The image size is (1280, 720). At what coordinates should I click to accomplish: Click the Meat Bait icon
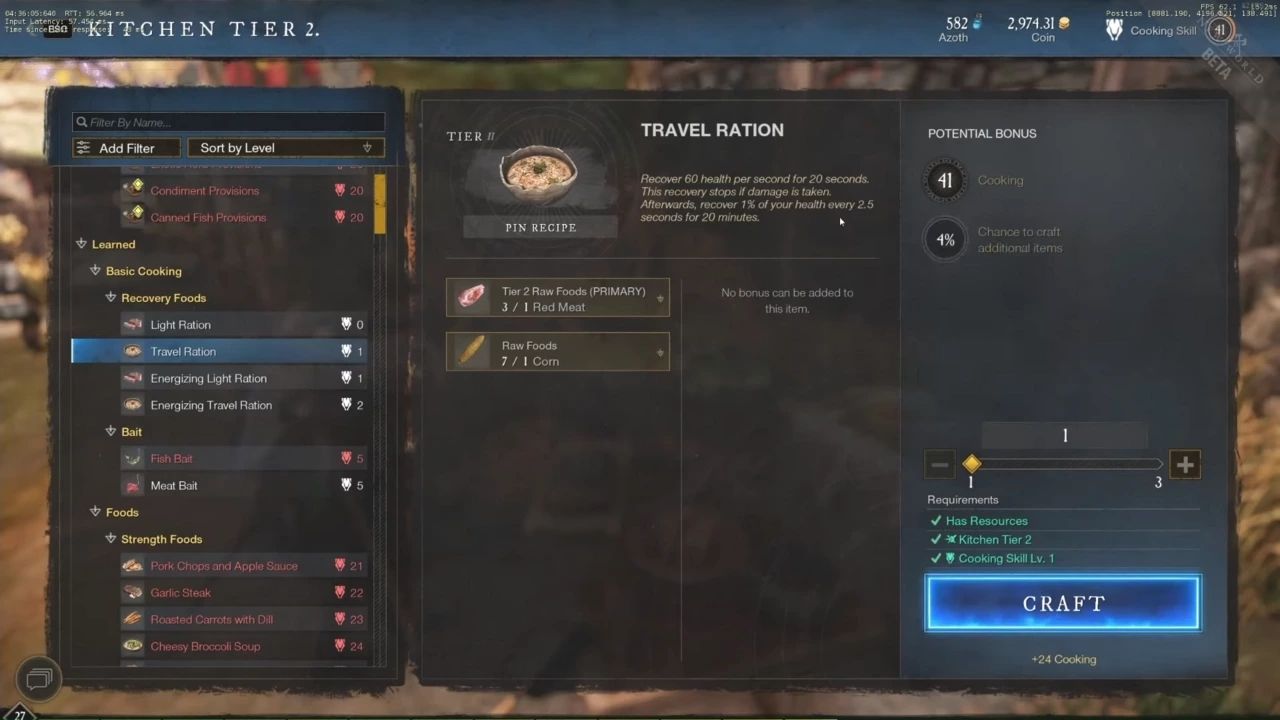click(x=134, y=485)
